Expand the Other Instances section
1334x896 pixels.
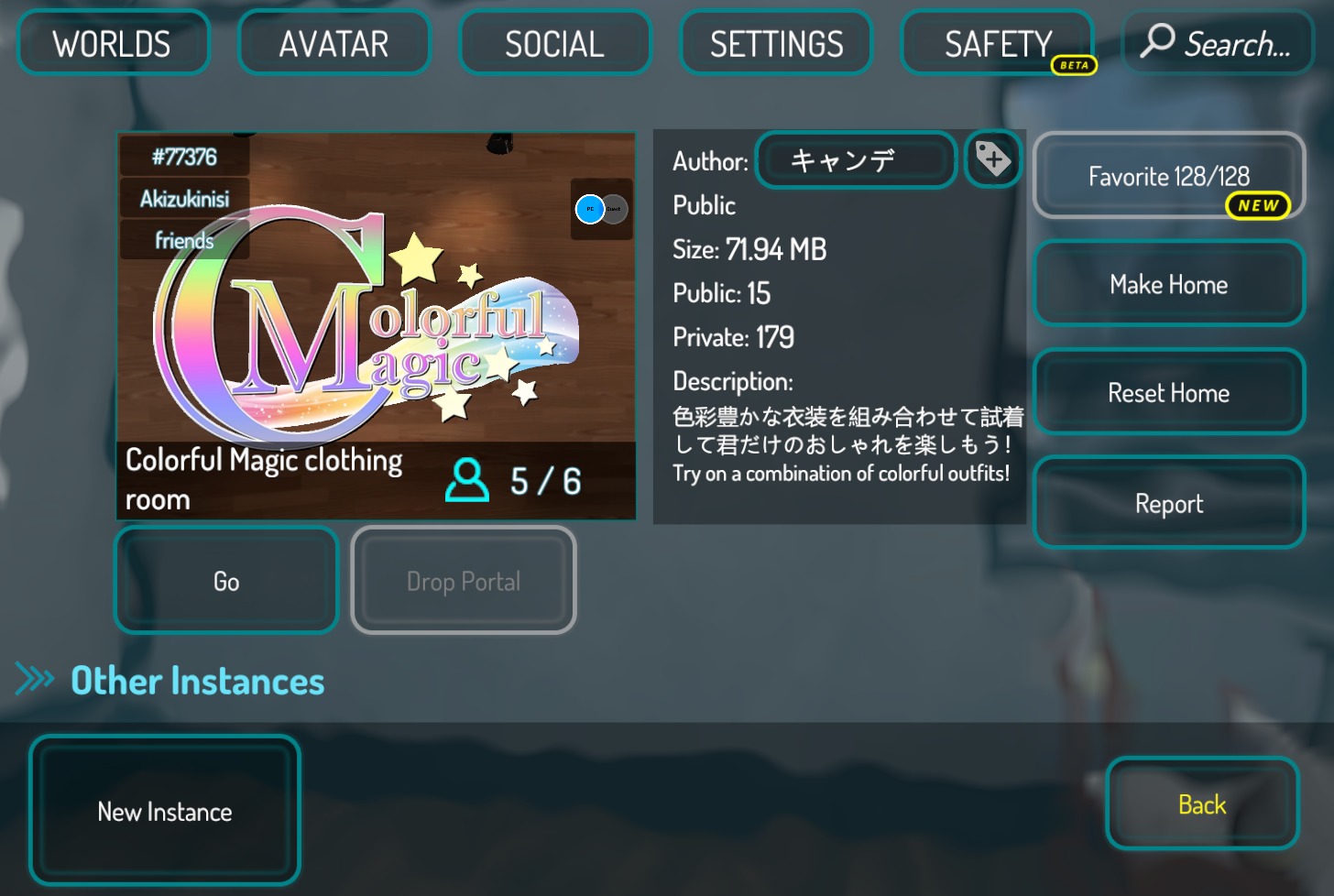[196, 680]
